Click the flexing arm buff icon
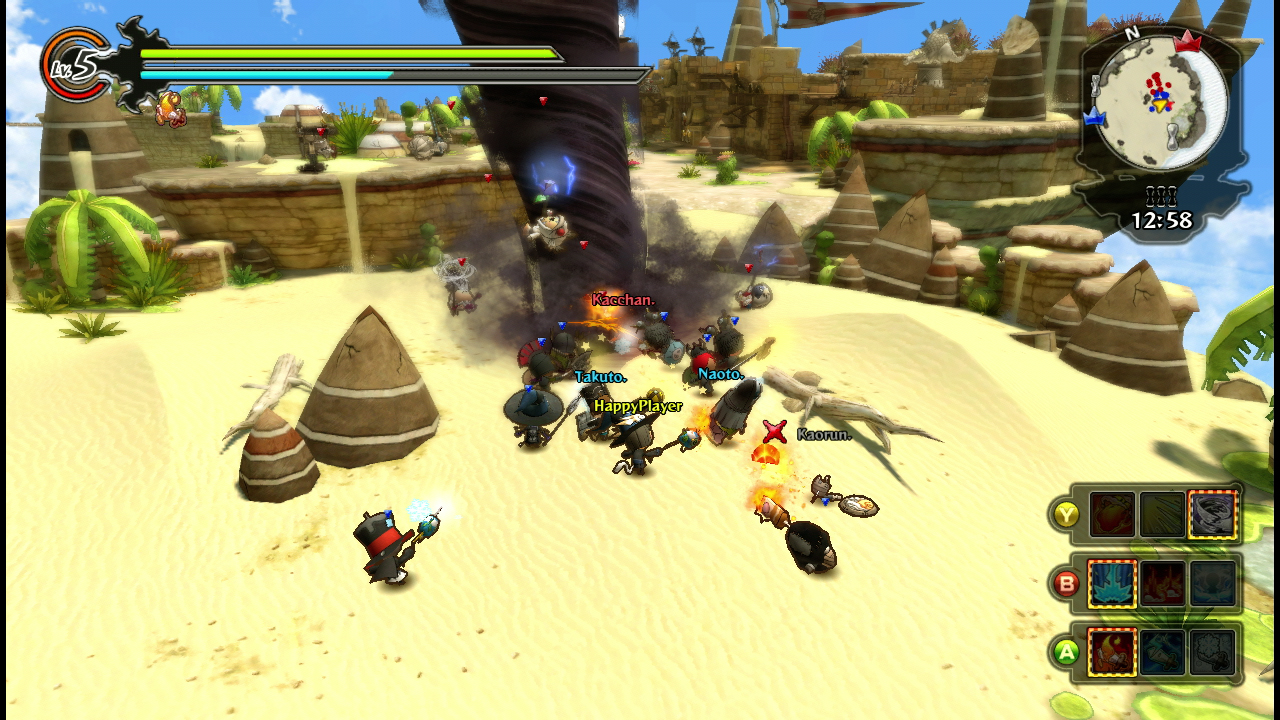1280x720 pixels. click(x=170, y=108)
